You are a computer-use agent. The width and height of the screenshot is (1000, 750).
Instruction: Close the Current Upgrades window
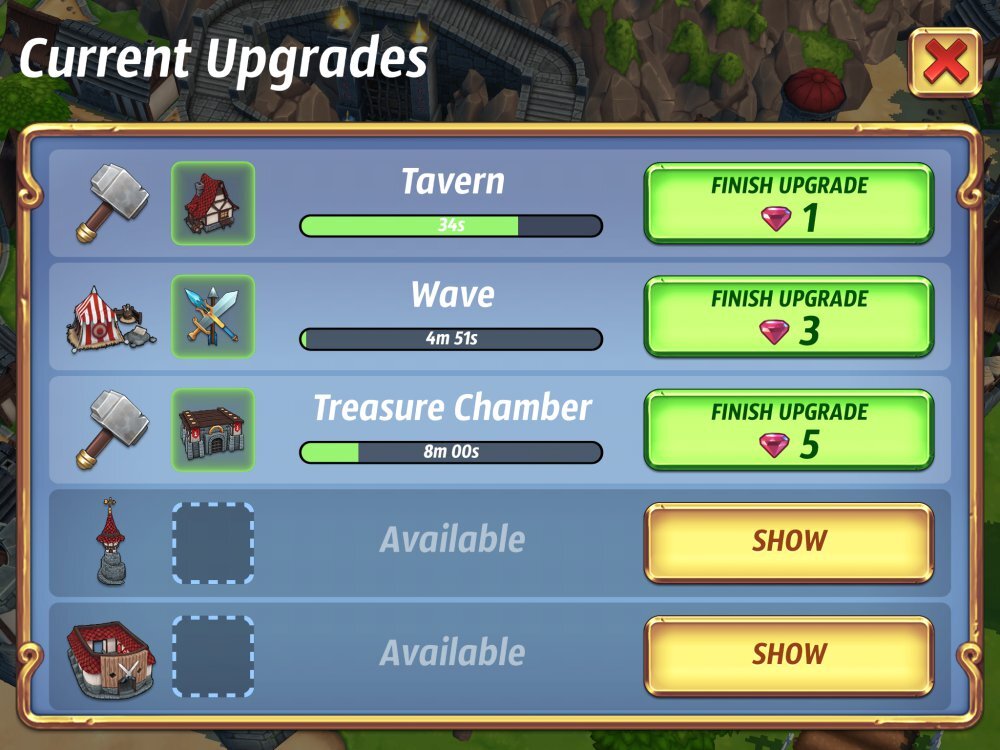(944, 64)
